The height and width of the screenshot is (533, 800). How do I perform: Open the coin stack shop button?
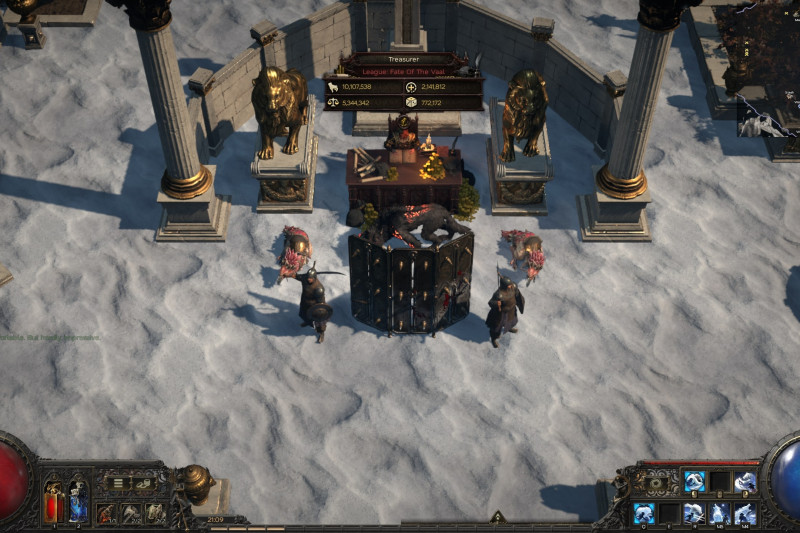(146, 484)
